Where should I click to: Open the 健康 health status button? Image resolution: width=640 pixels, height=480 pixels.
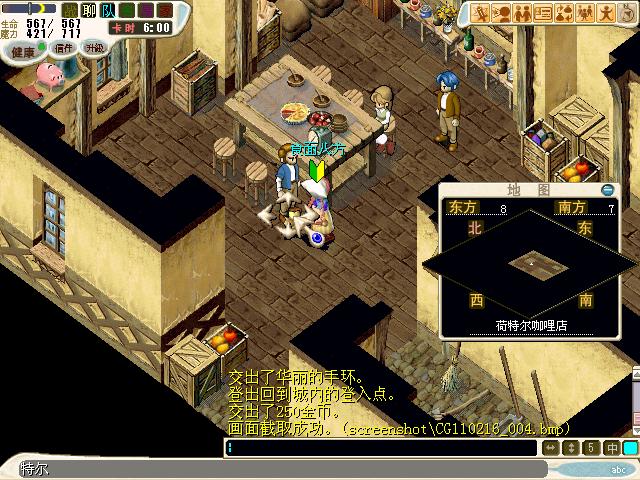coord(20,50)
